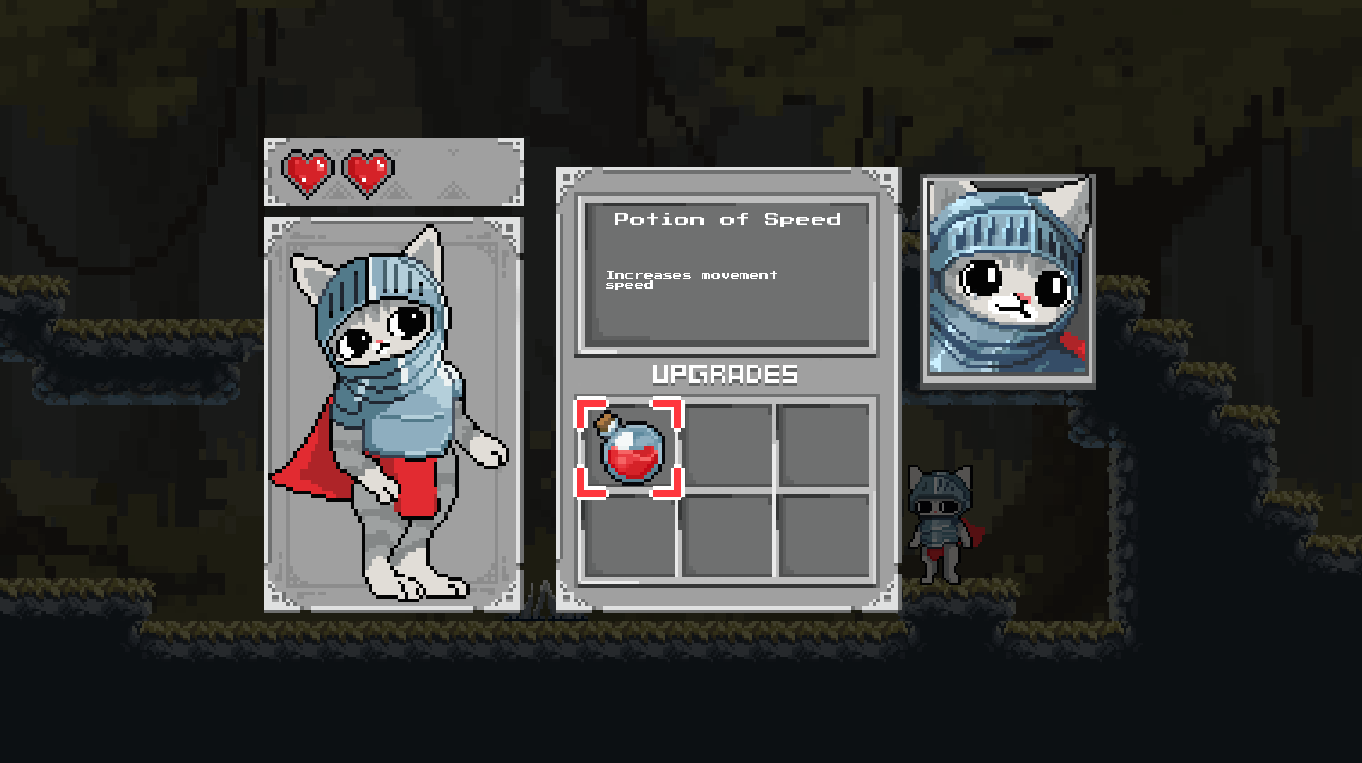Click the 'Increases movement speed' description text
The image size is (1362, 763).
pyautogui.click(x=691, y=280)
